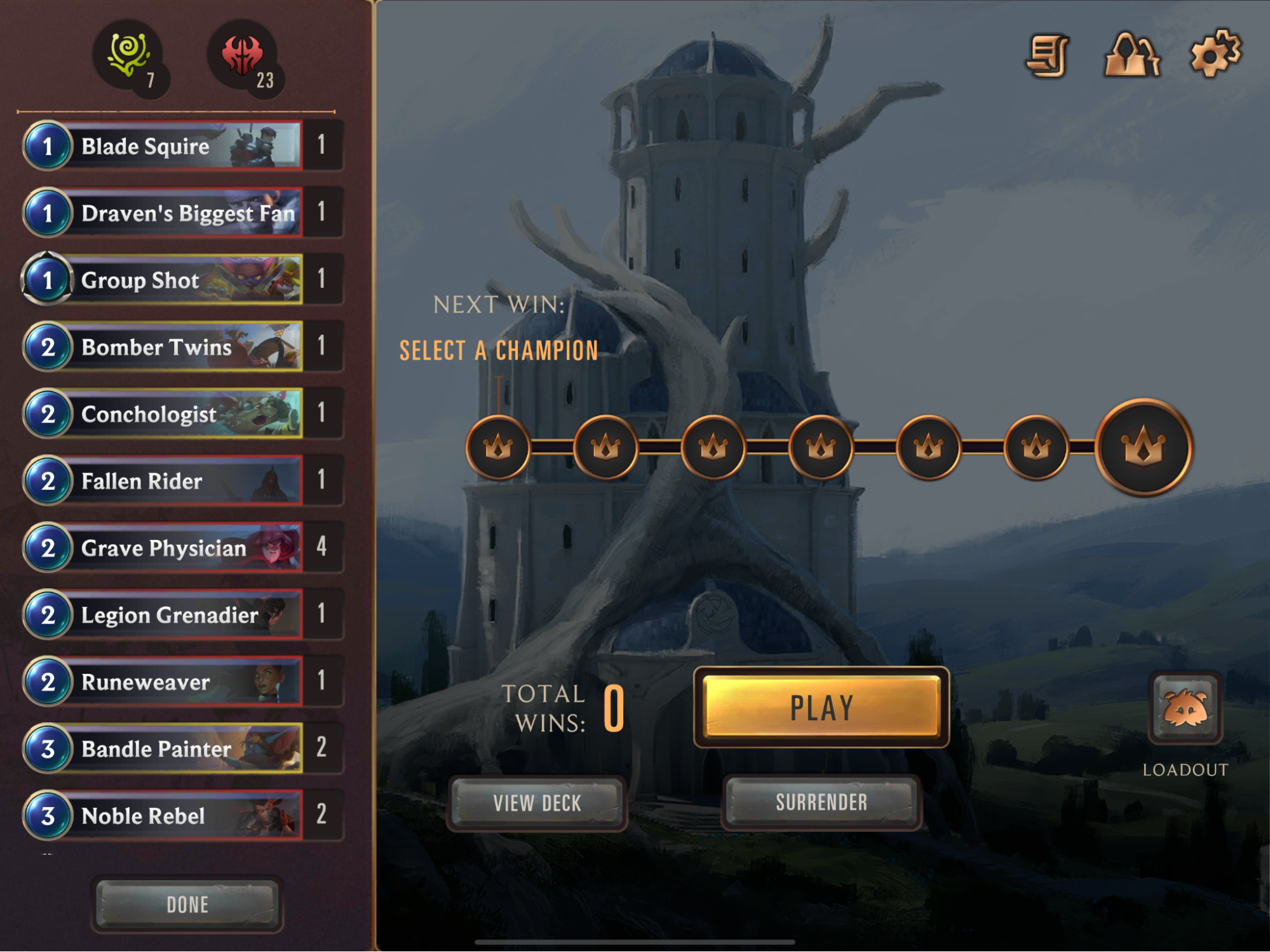Viewport: 1270px width, 952px height.
Task: Click the SELECT A CHAMPION prompt
Action: 498,350
